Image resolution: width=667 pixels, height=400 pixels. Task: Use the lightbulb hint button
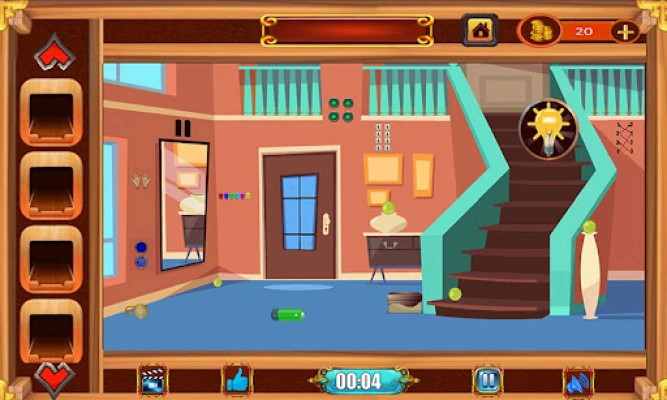pyautogui.click(x=547, y=128)
